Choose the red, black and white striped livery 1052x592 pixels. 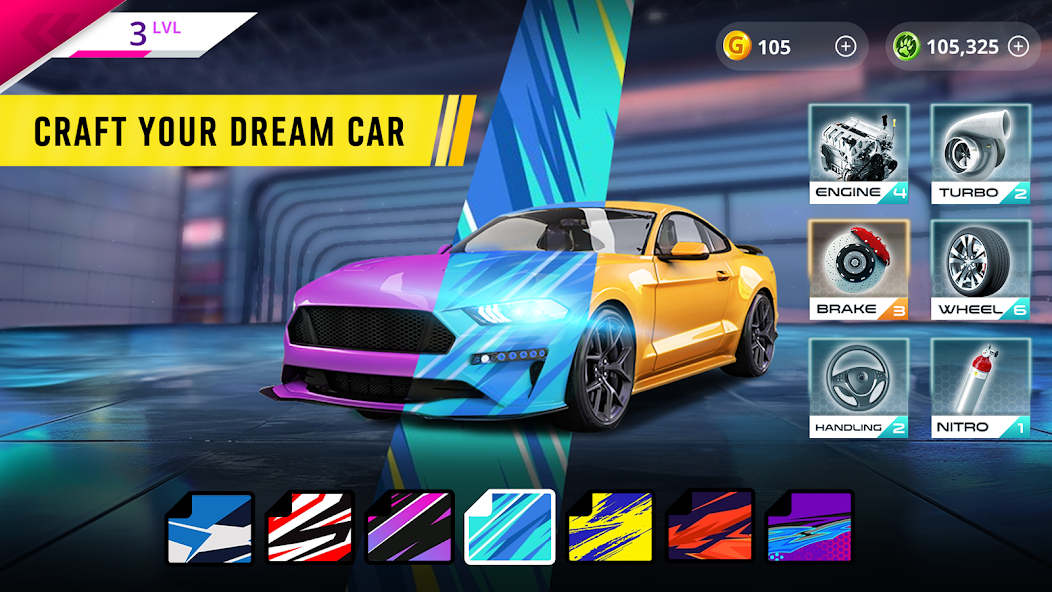tap(310, 527)
